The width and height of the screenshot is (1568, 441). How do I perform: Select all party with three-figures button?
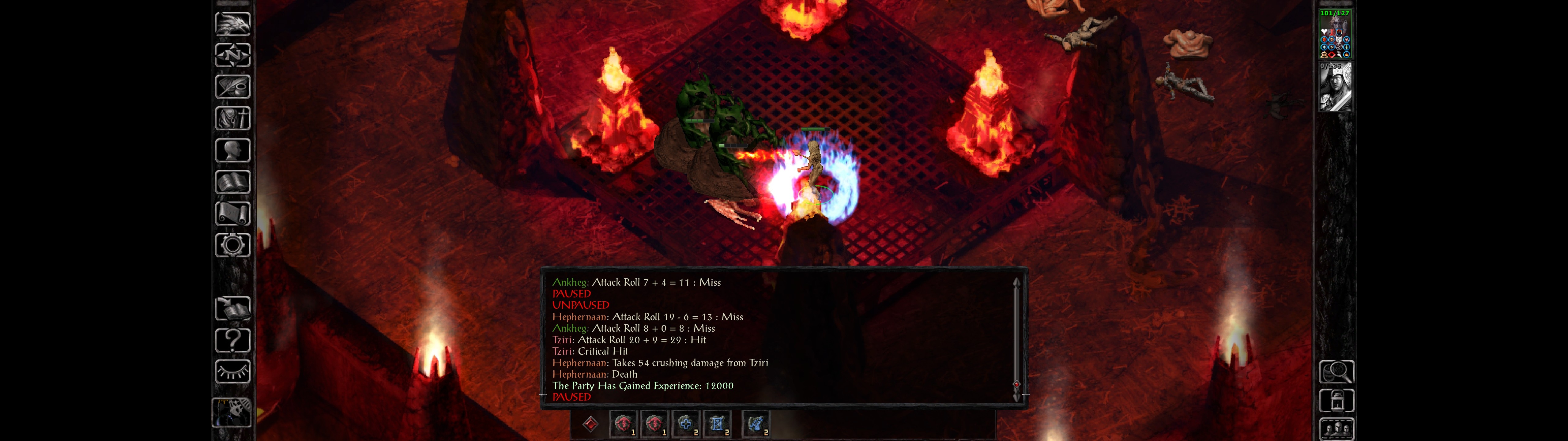[1336, 429]
